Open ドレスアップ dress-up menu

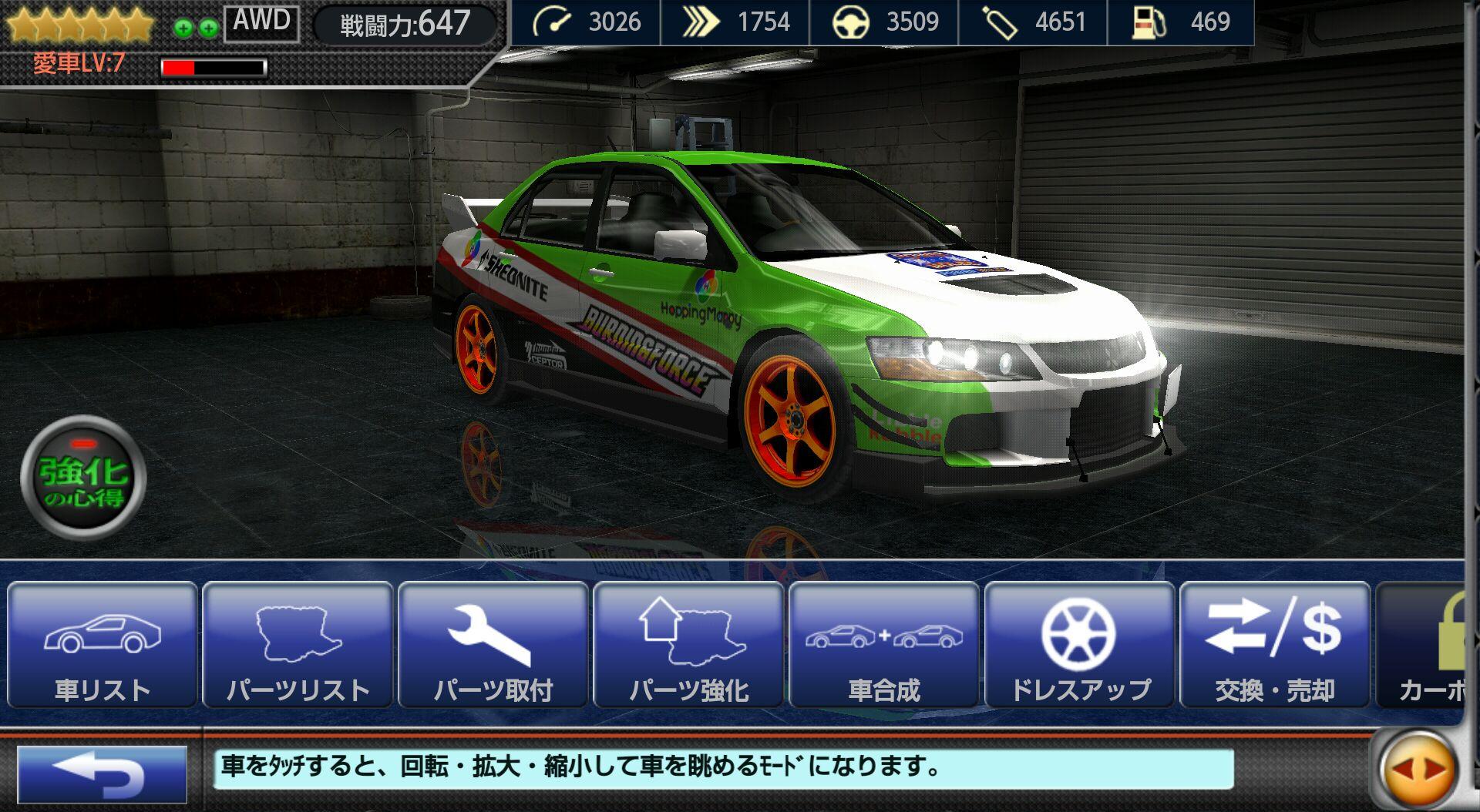[1079, 646]
